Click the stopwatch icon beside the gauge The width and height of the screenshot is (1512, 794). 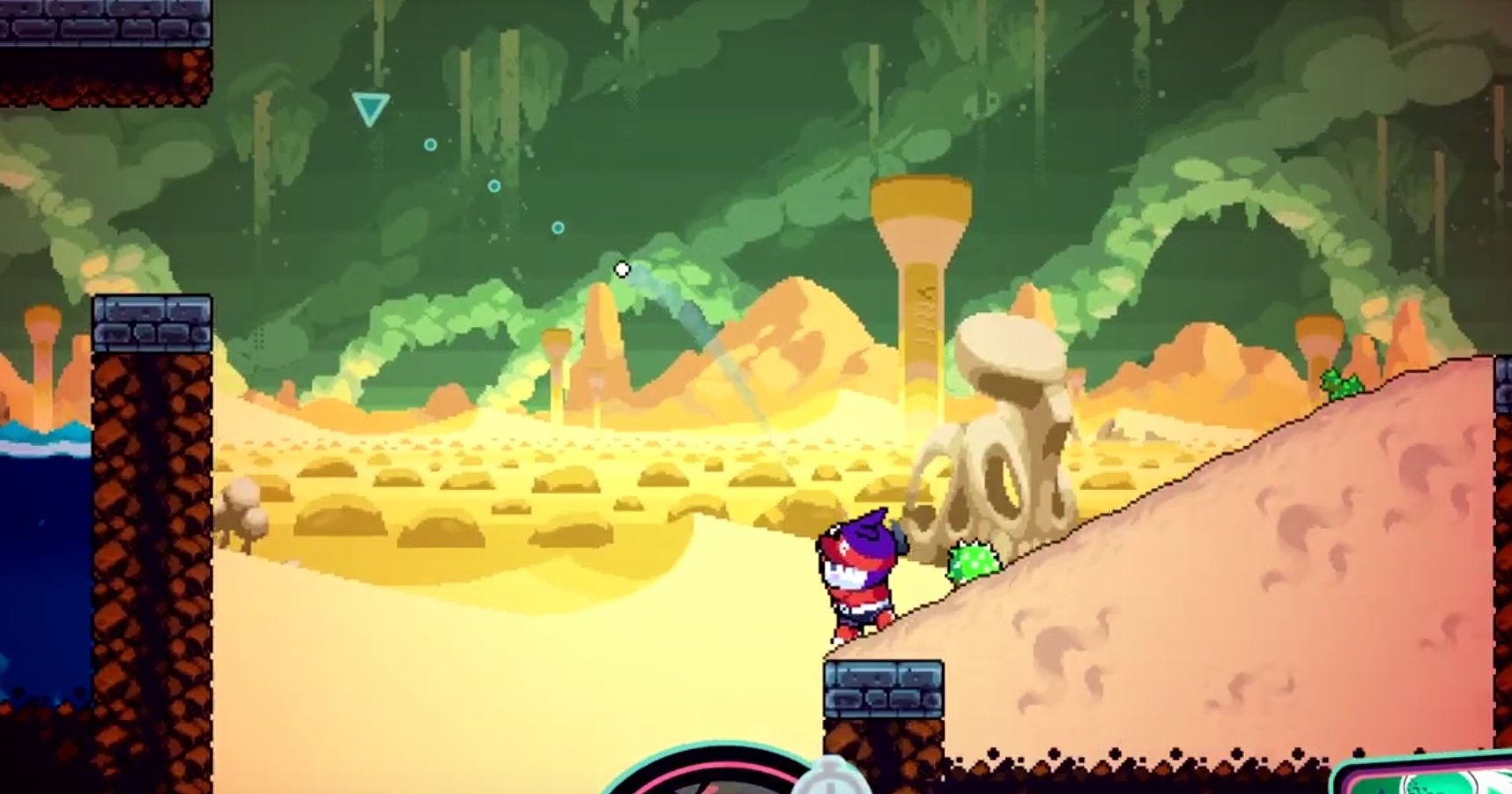click(831, 779)
